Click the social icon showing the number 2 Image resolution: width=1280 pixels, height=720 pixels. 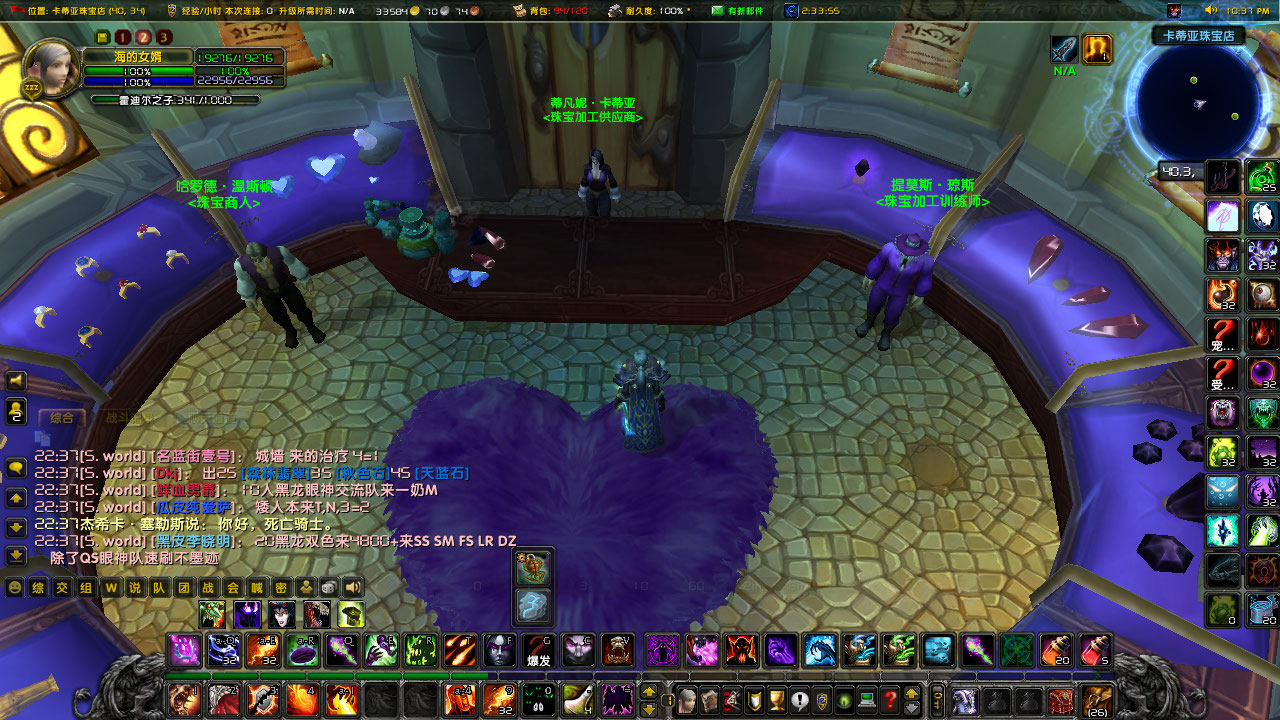[15, 409]
